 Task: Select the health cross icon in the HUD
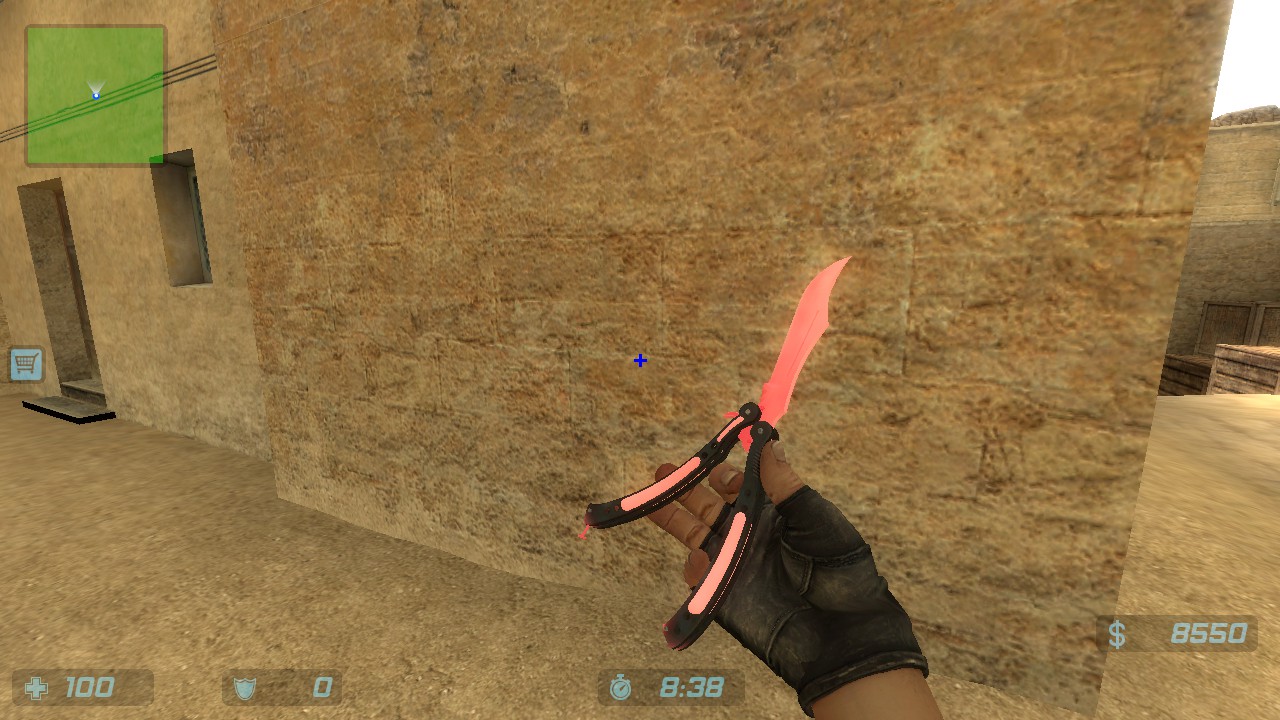(36, 687)
